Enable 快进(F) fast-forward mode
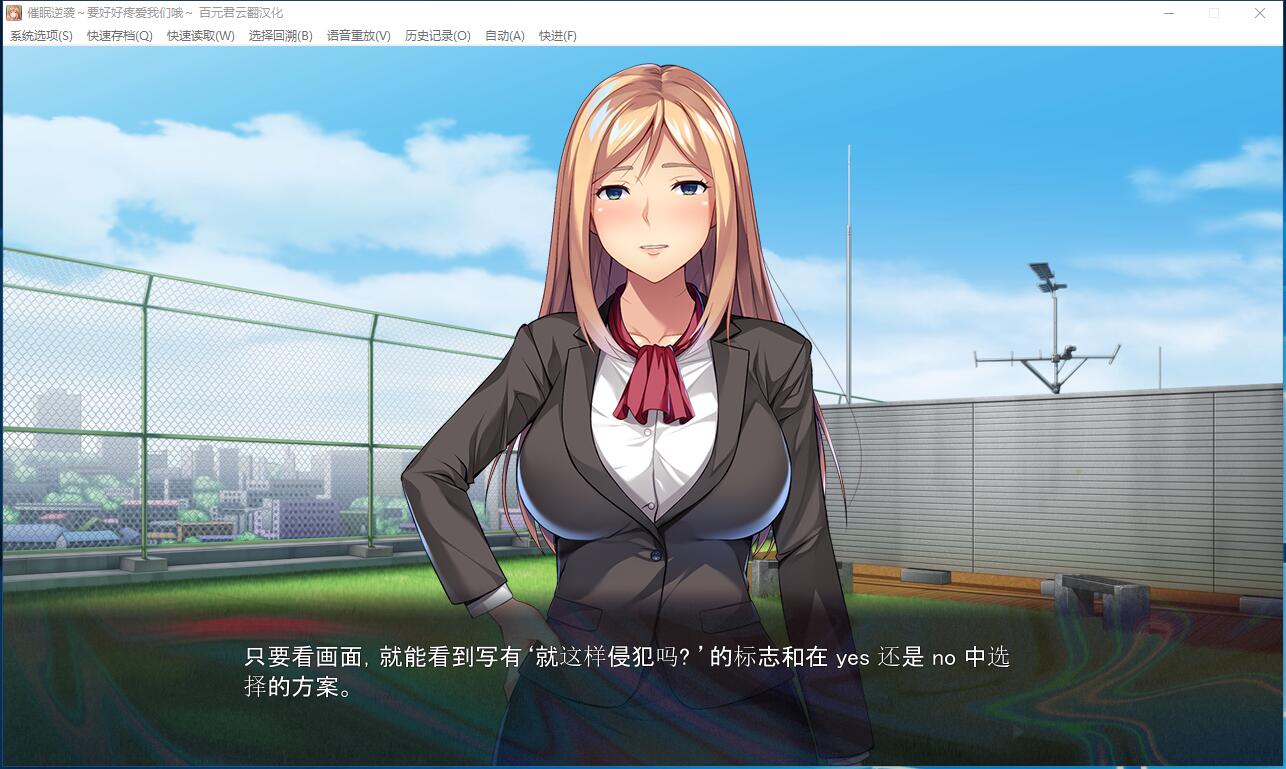This screenshot has width=1286, height=769. [x=559, y=35]
